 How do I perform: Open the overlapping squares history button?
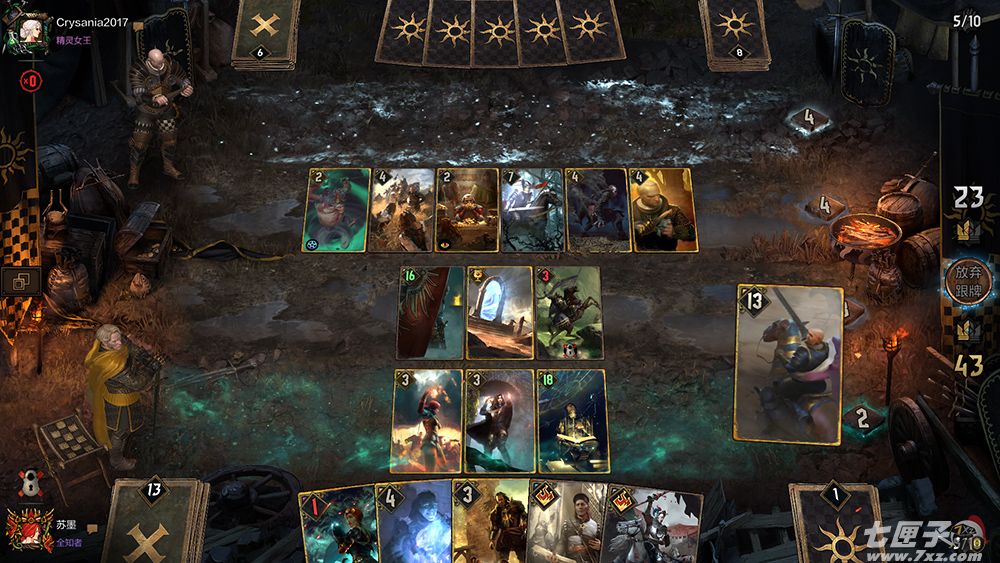(20, 281)
